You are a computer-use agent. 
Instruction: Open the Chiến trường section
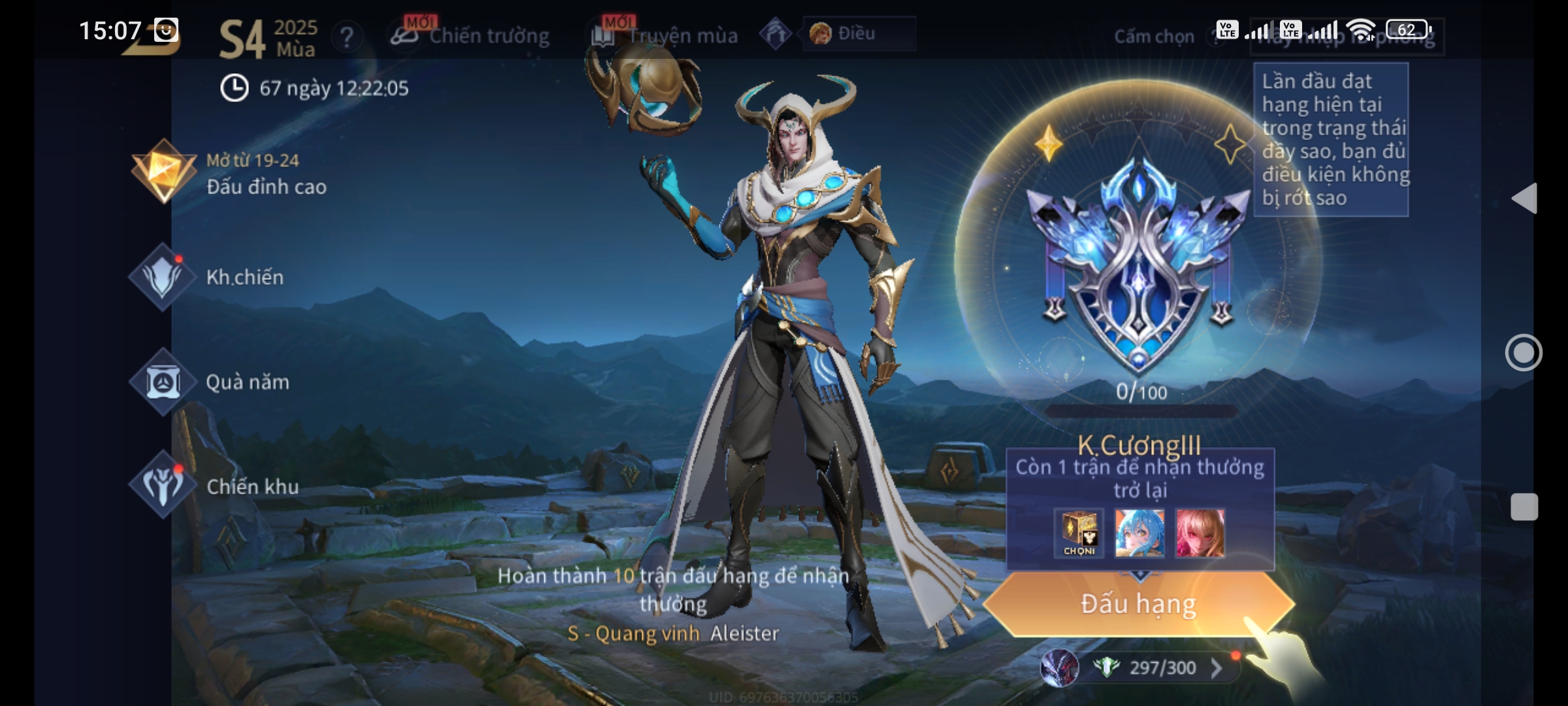[472, 35]
